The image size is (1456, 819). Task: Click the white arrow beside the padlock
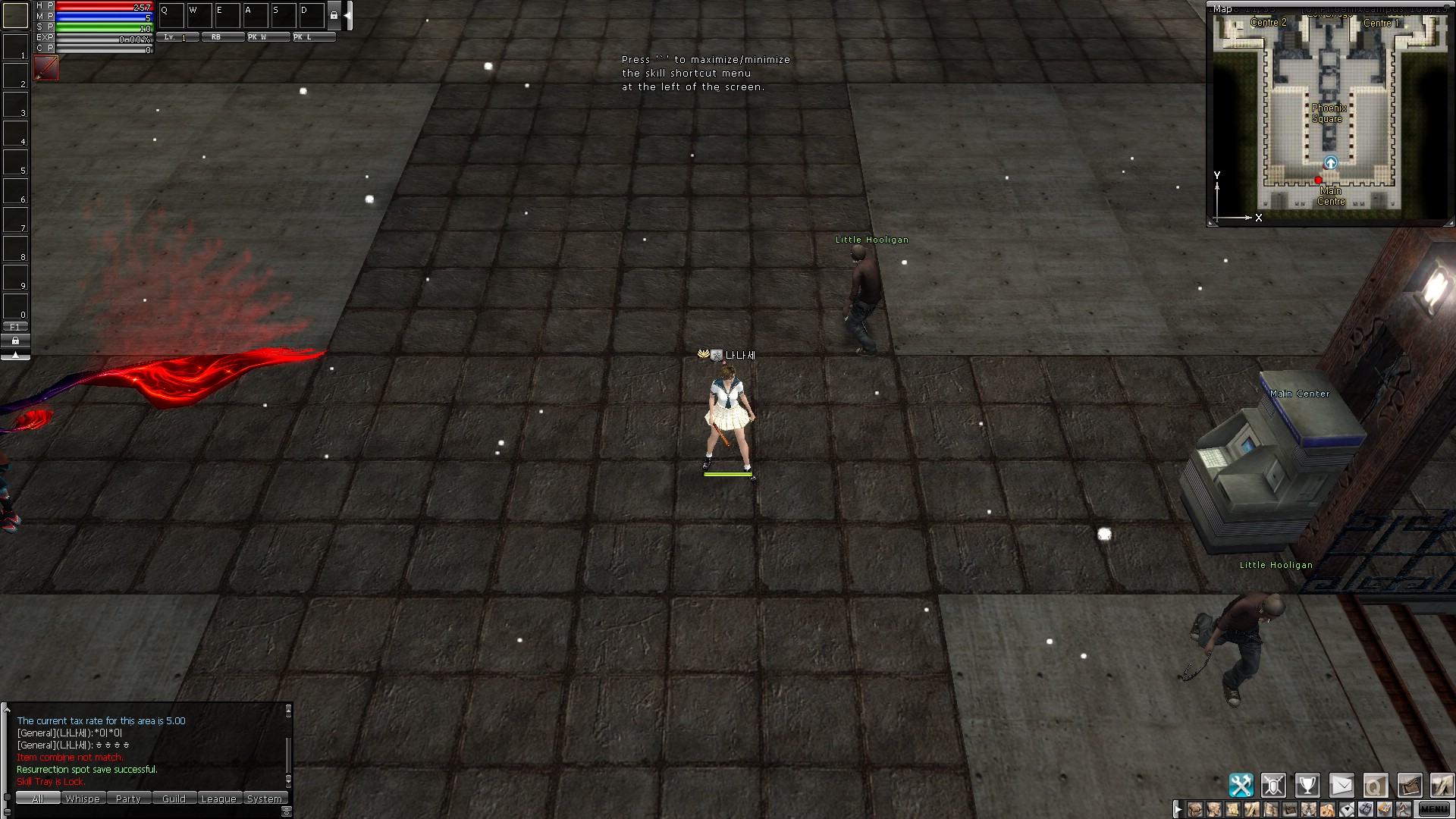(x=348, y=17)
